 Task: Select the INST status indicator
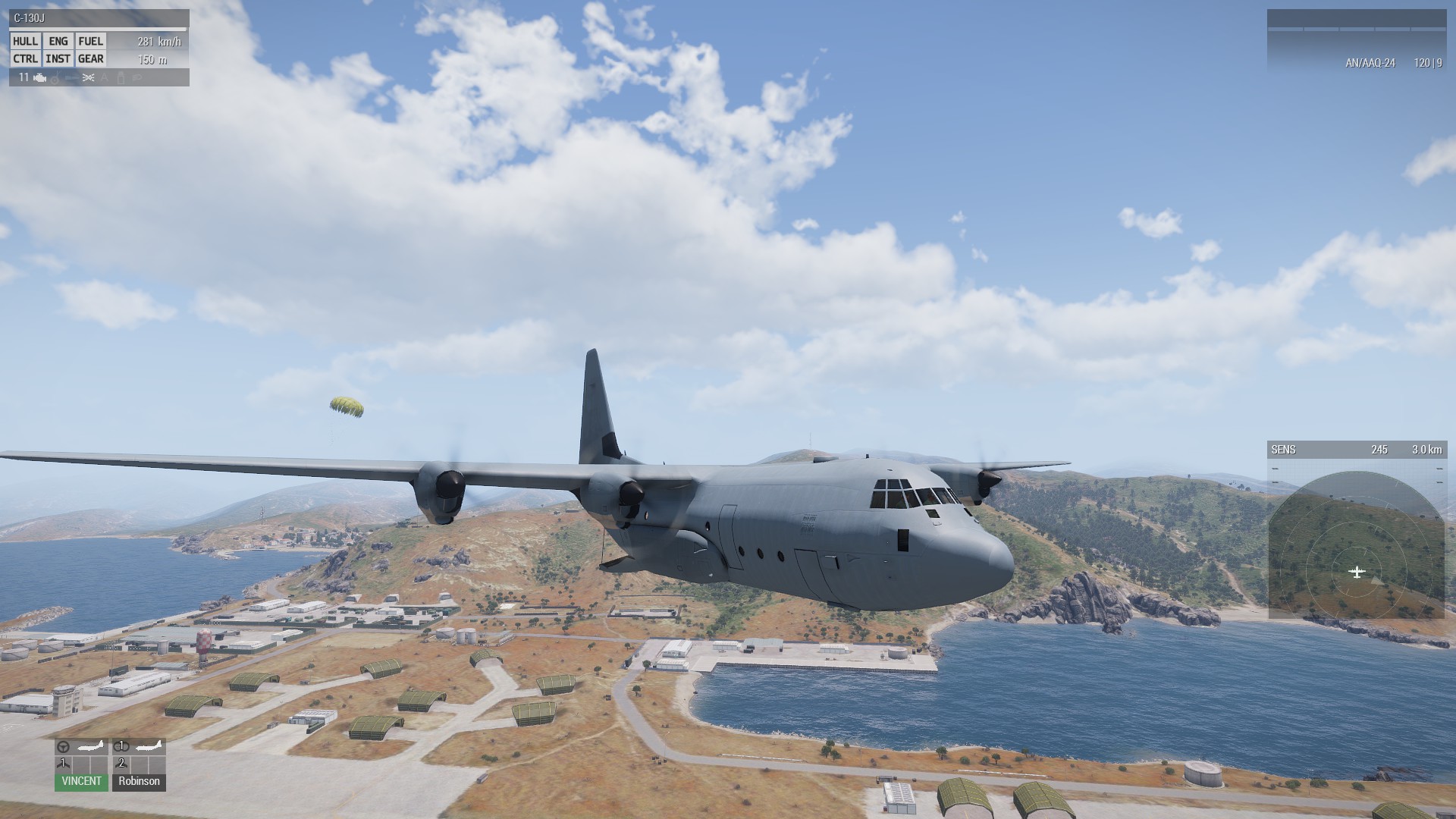click(x=58, y=58)
